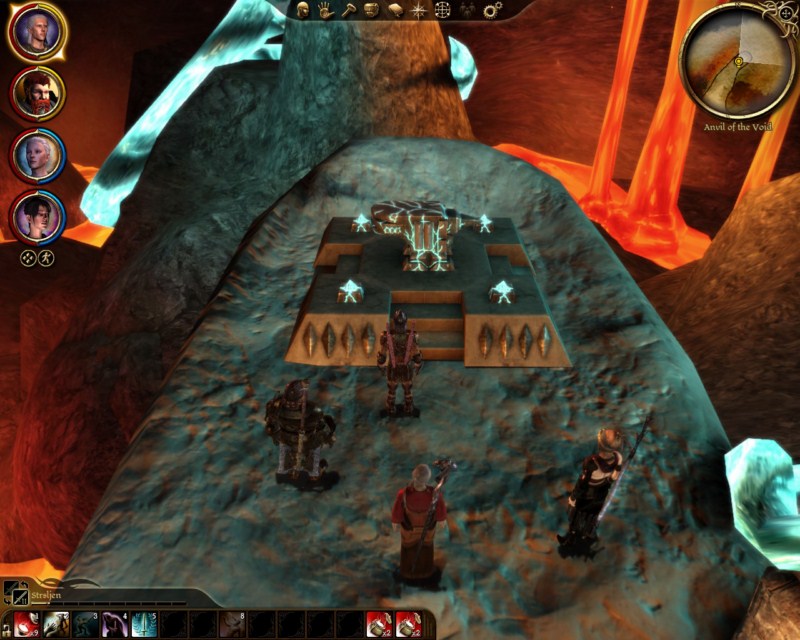Click the Anvil of the Void minimap
800x640 pixels.
pyautogui.click(x=736, y=61)
